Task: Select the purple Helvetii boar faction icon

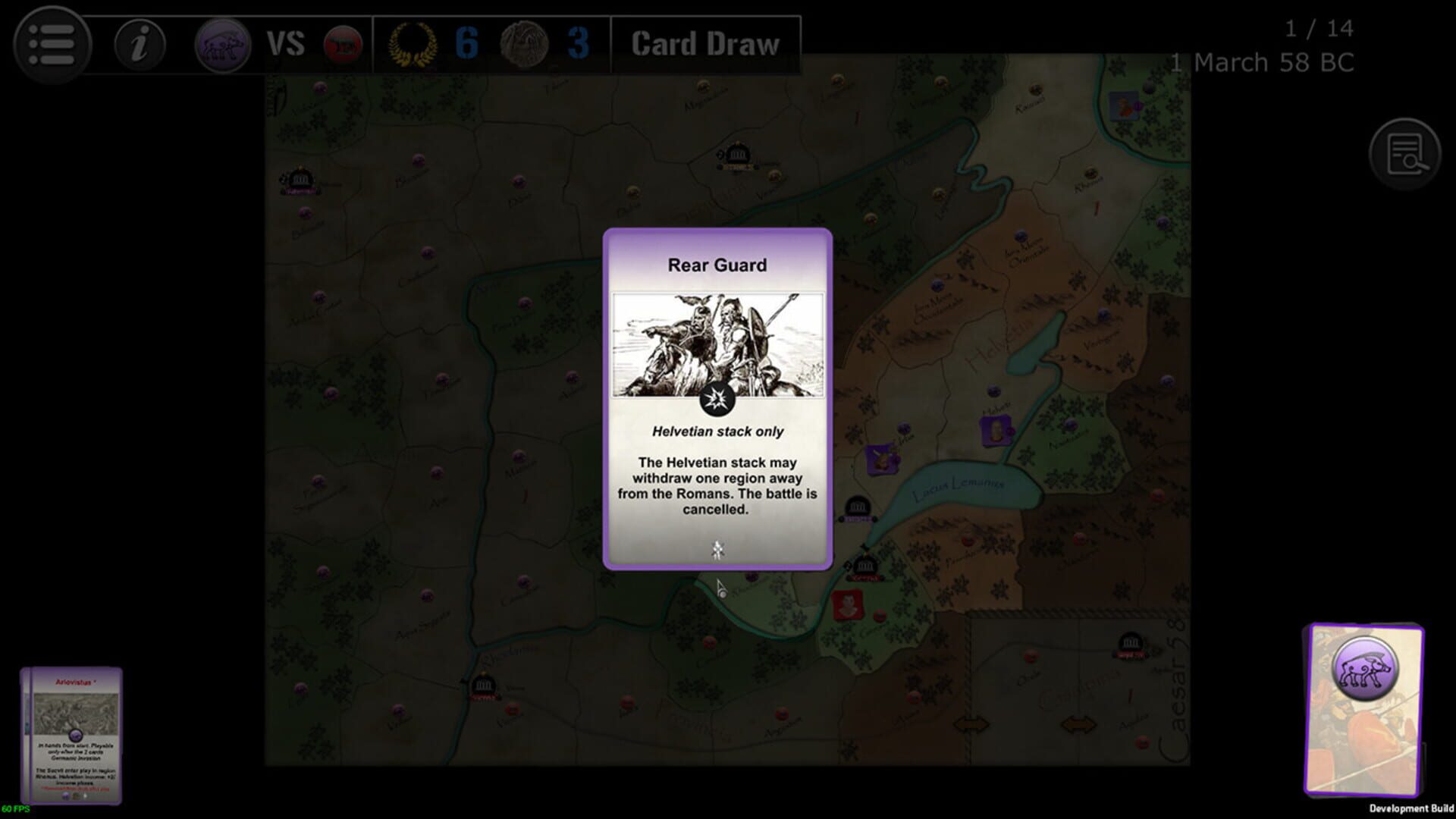Action: [222, 44]
